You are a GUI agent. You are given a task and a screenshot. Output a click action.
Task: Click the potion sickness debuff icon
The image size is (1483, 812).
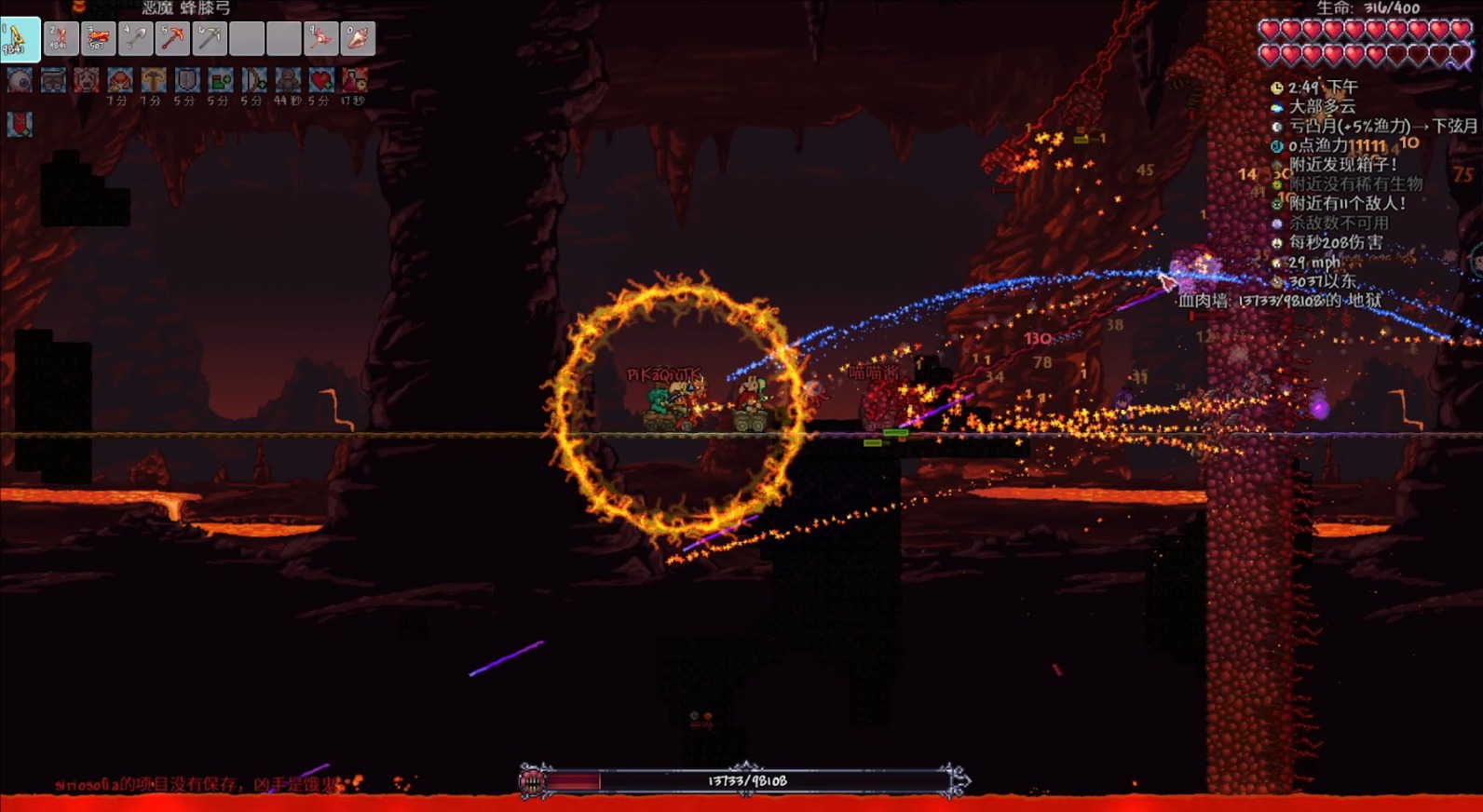pos(355,80)
